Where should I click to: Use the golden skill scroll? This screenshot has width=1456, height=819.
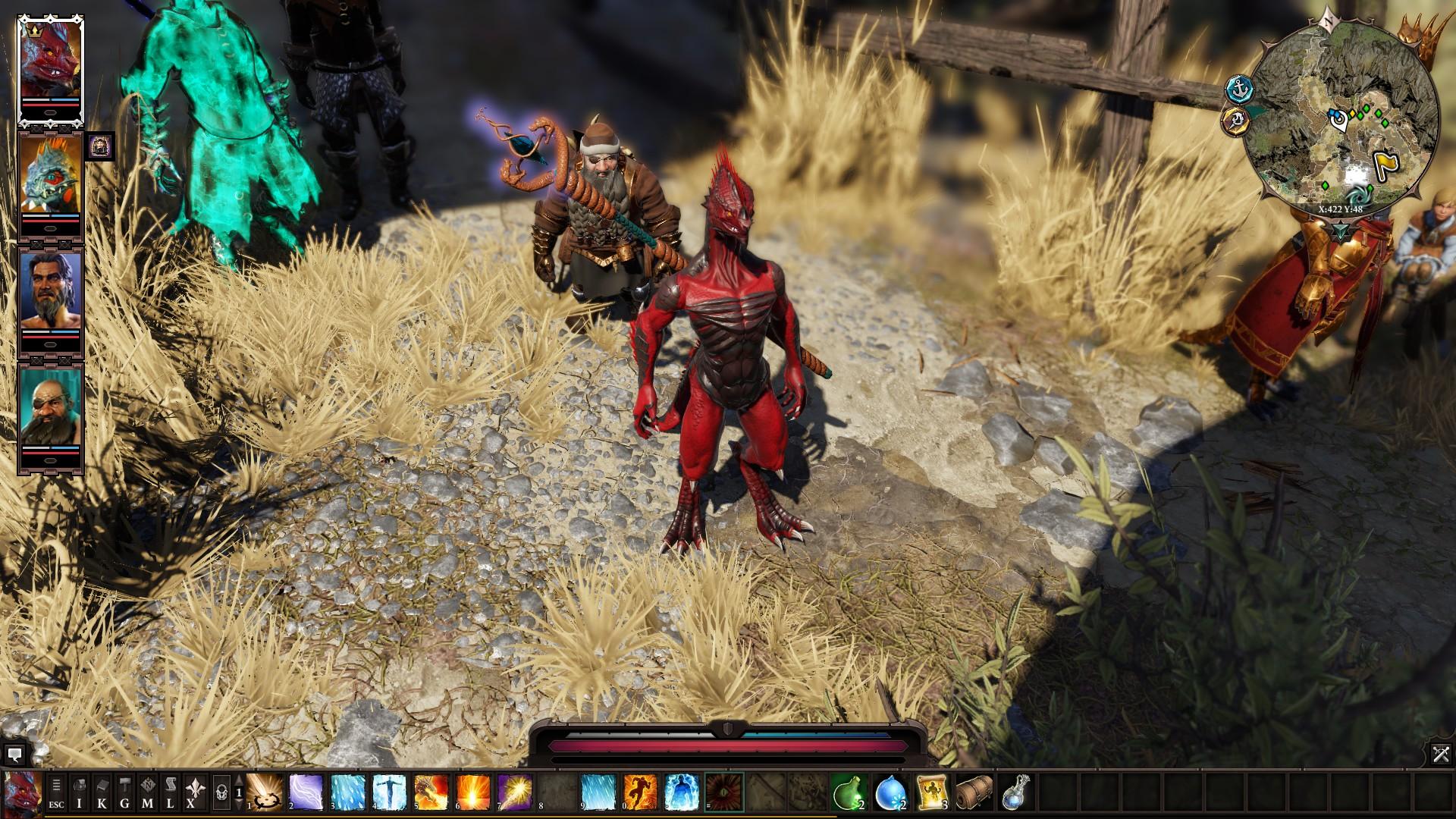pyautogui.click(x=933, y=792)
